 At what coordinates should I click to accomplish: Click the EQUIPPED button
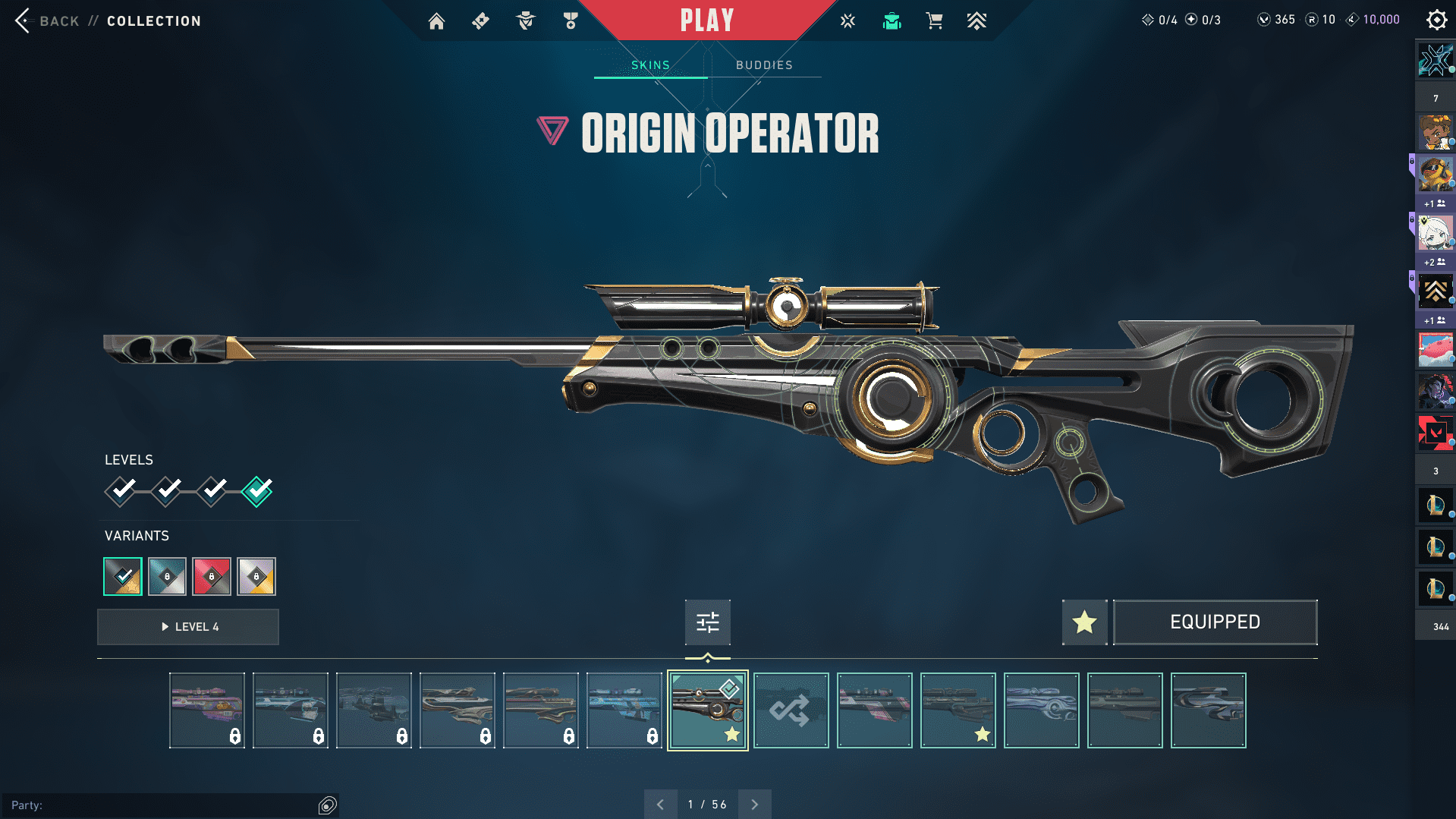pos(1215,622)
